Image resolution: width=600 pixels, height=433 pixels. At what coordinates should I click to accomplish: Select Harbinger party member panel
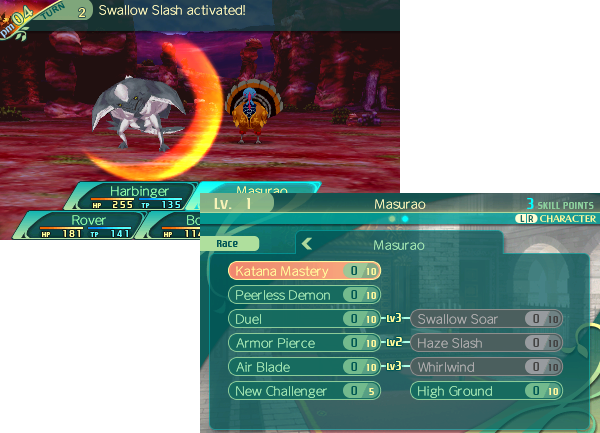133,196
